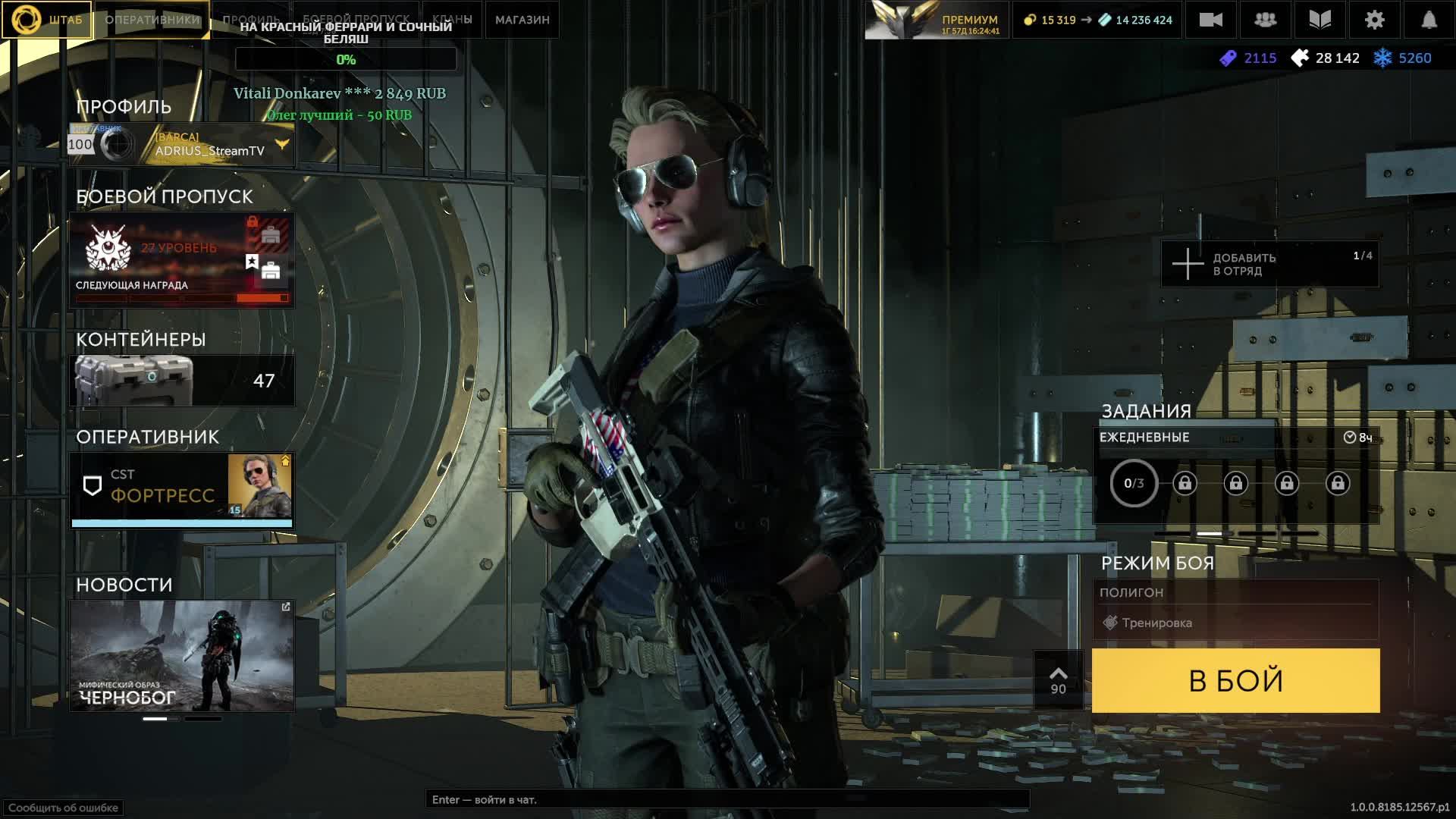
Task: Open the daily tasks 0/3 progress circle
Action: coord(1134,483)
